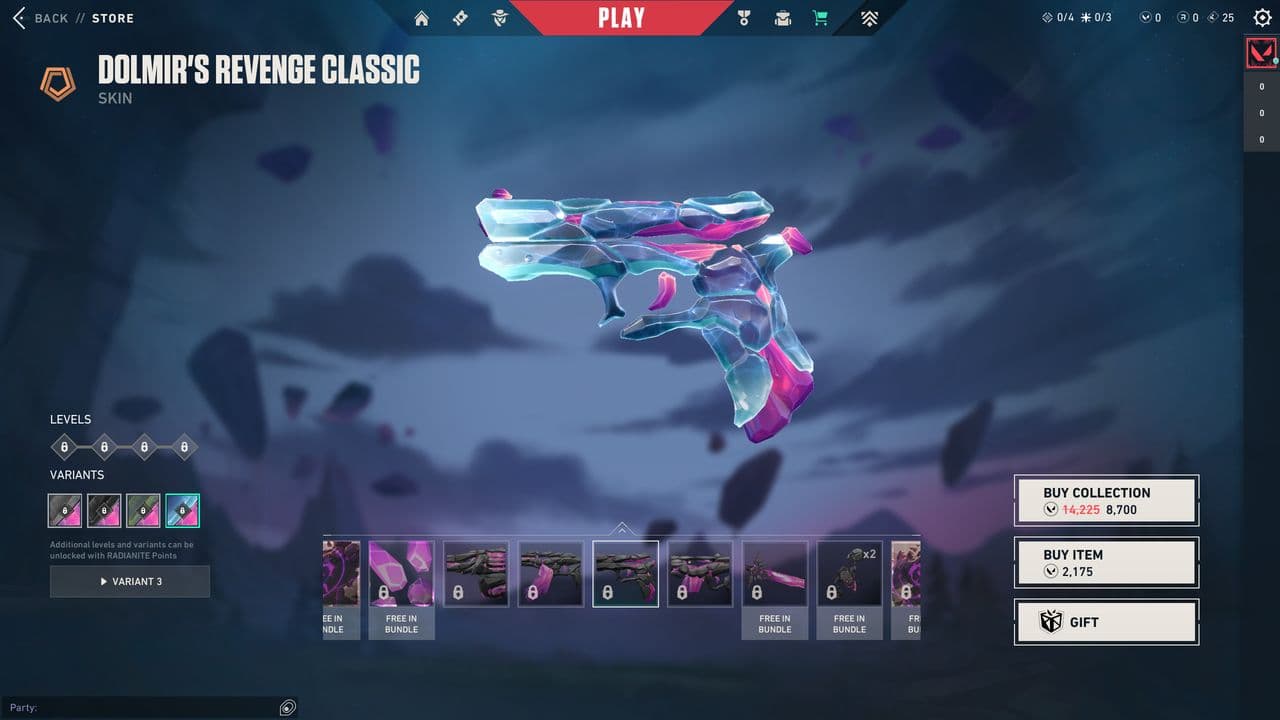Select the x2 gun buddy thumbnail
1280x720 pixels.
coord(849,574)
